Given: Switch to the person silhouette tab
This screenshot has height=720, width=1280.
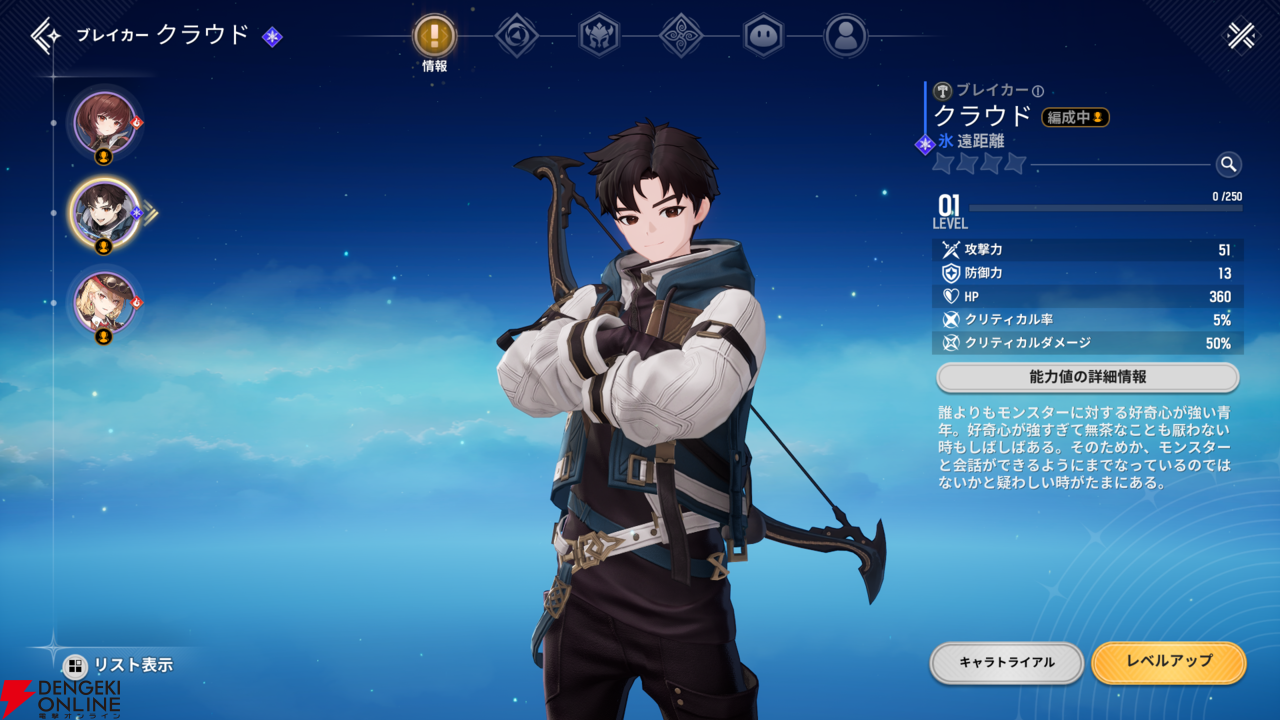Looking at the screenshot, I should pos(846,36).
